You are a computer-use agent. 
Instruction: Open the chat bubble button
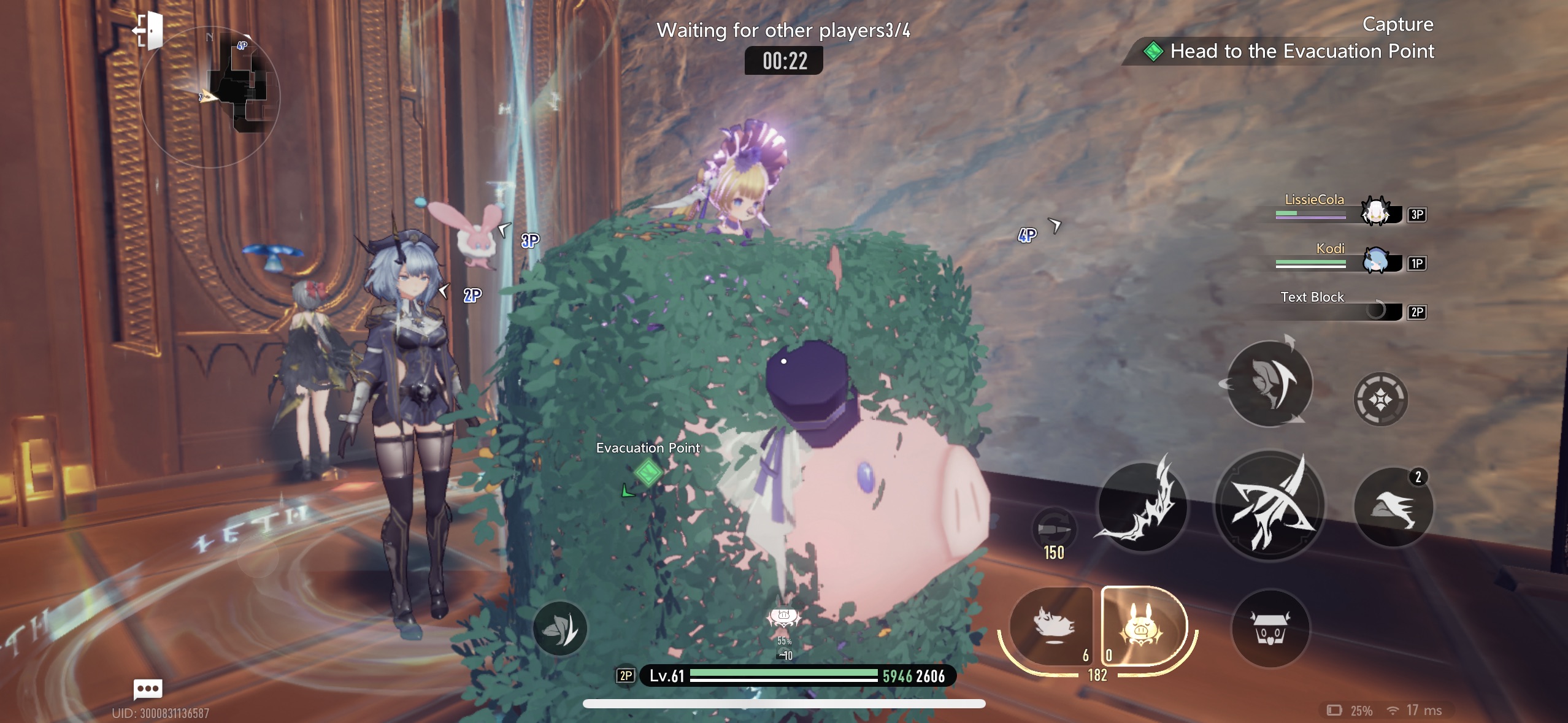(x=148, y=689)
